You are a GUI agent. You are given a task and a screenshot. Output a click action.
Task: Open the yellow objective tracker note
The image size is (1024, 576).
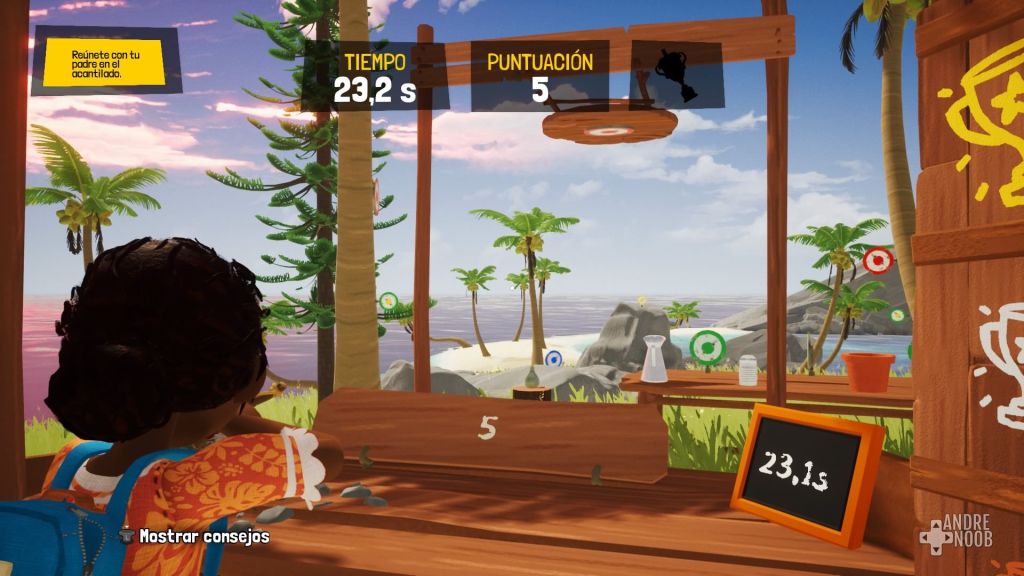pos(104,60)
